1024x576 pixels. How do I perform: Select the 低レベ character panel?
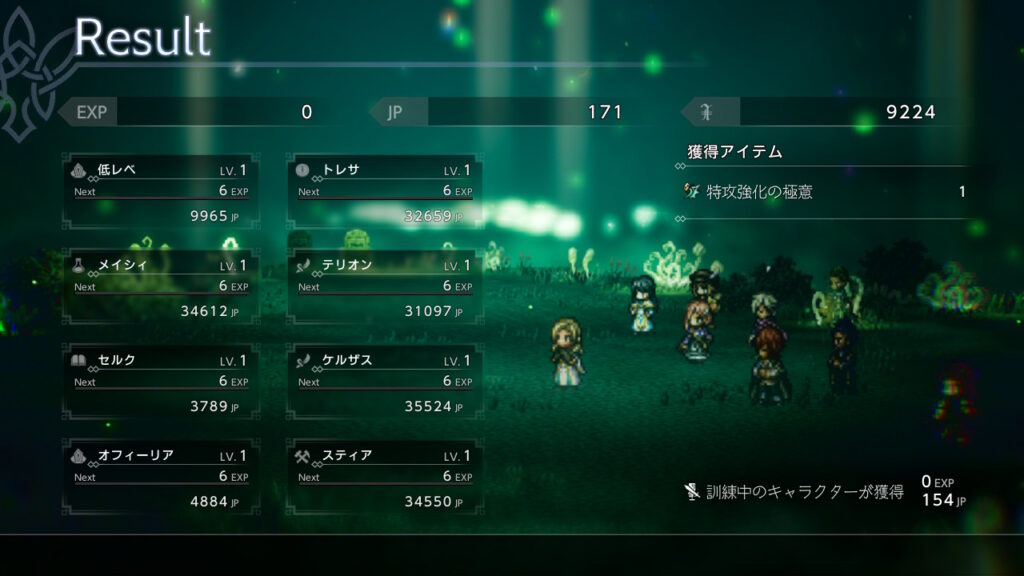pos(161,192)
